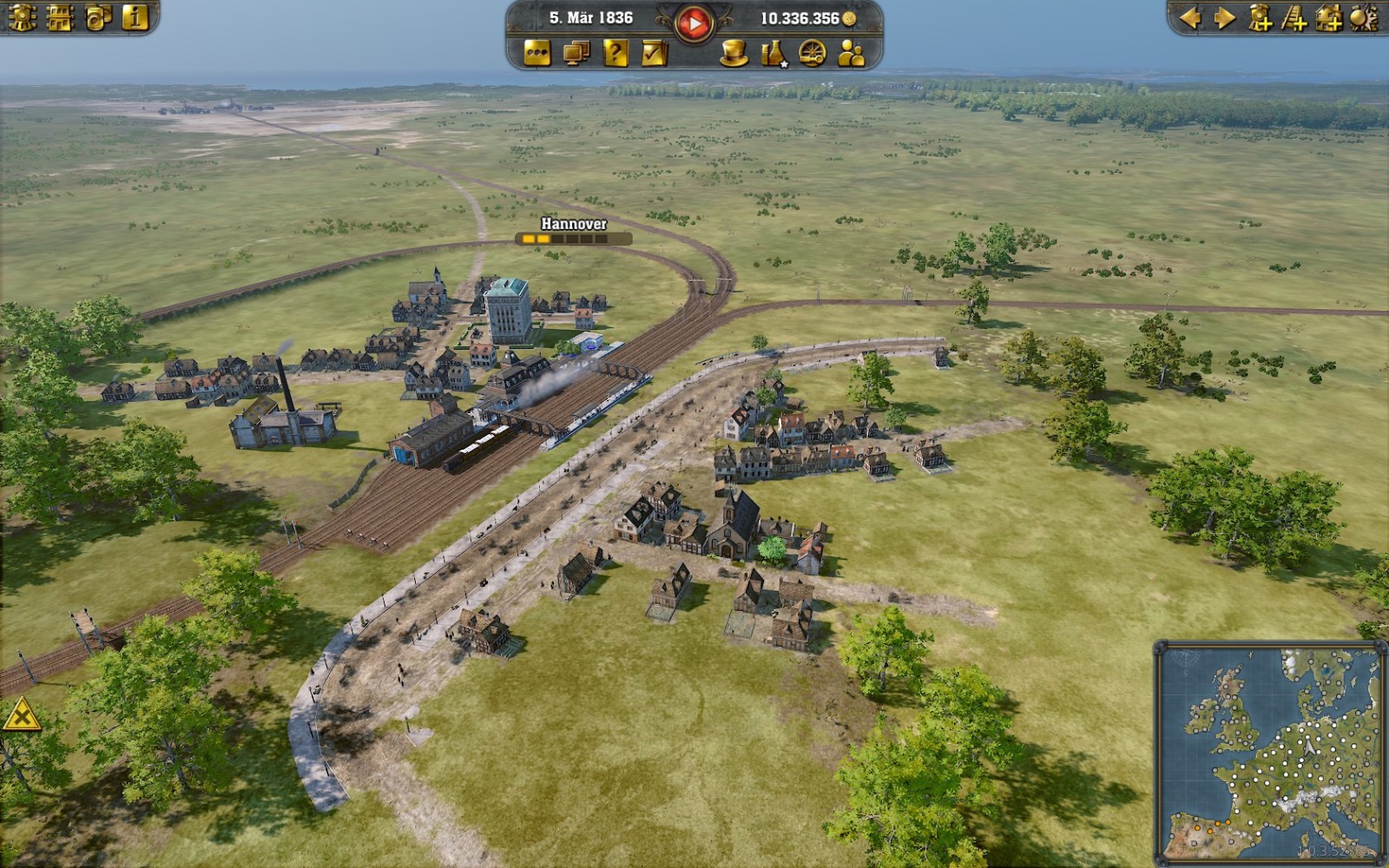The image size is (1389, 868).
Task: Click the wagon wheel icon
Action: coord(812,54)
